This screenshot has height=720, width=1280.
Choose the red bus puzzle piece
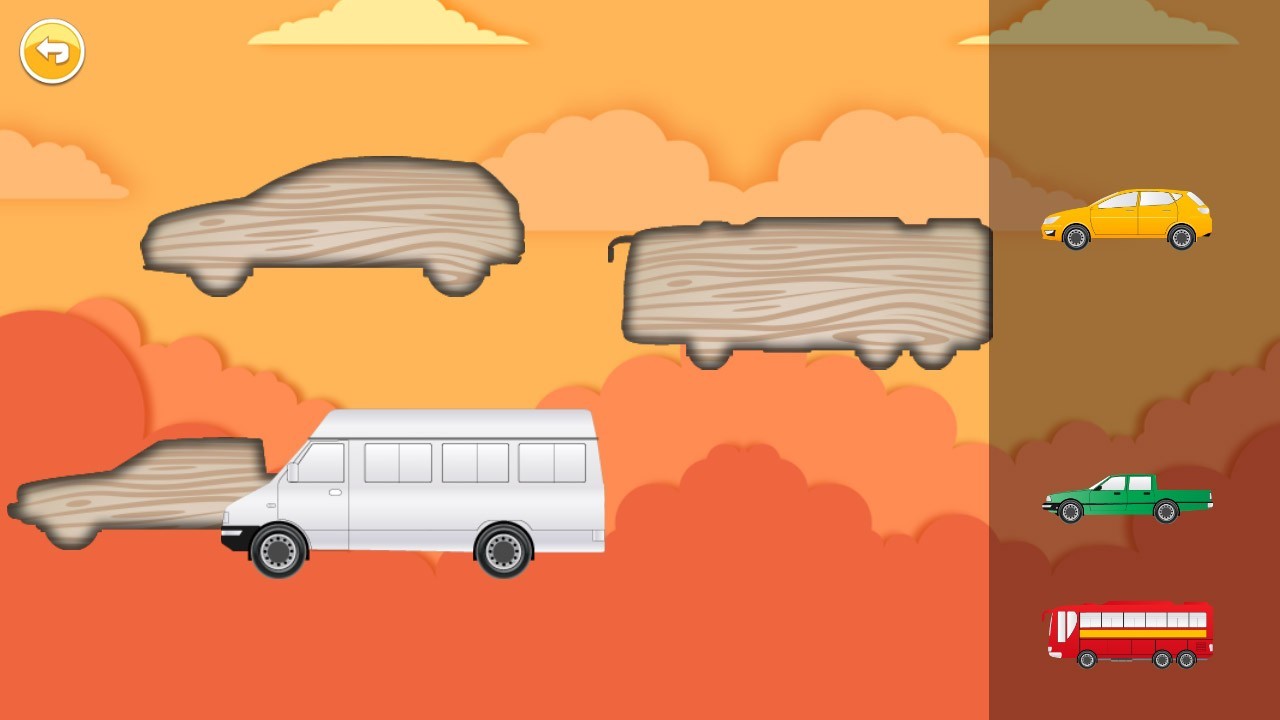[x=1128, y=634]
